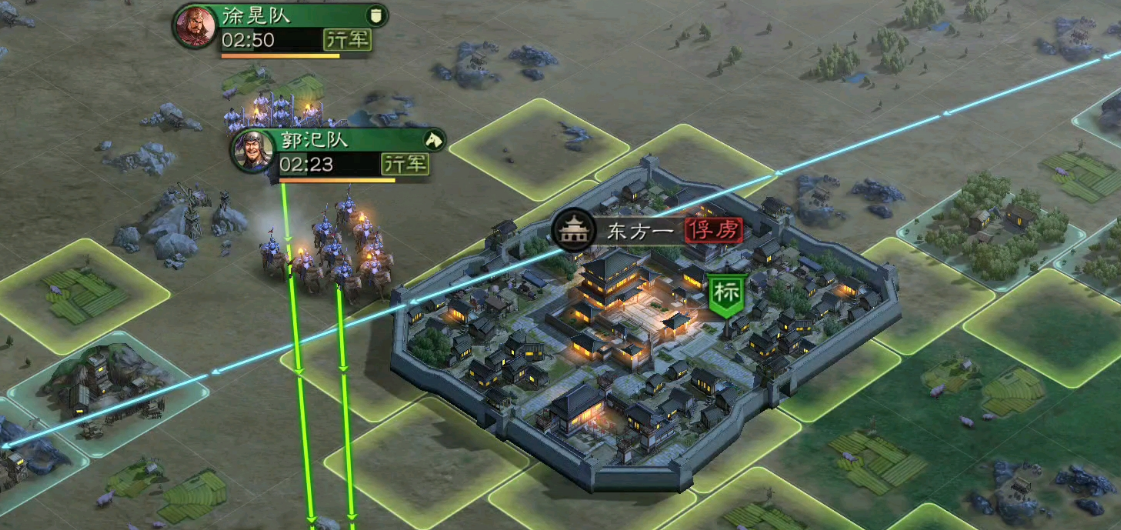
Task: Select the 郭汜队 army portrait
Action: point(252,150)
